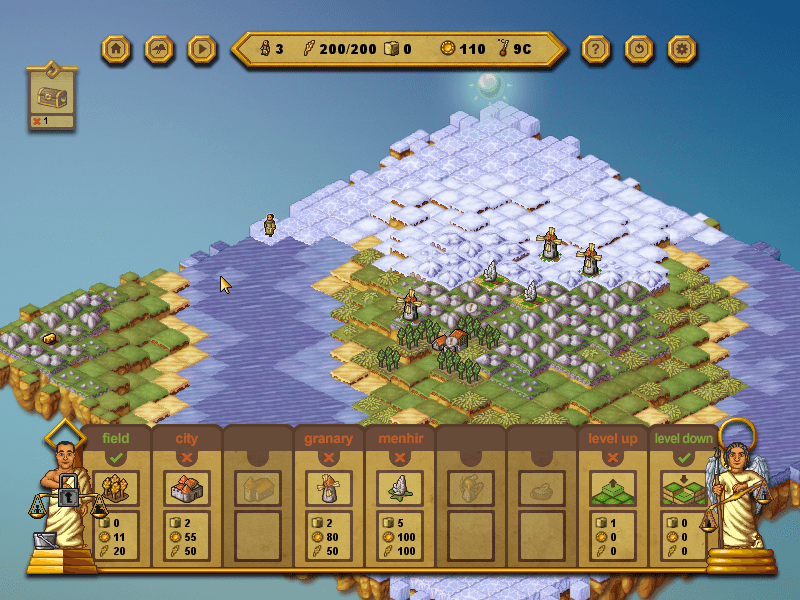800x600 pixels.
Task: Click the umbrella icon button
Action: coord(160,48)
